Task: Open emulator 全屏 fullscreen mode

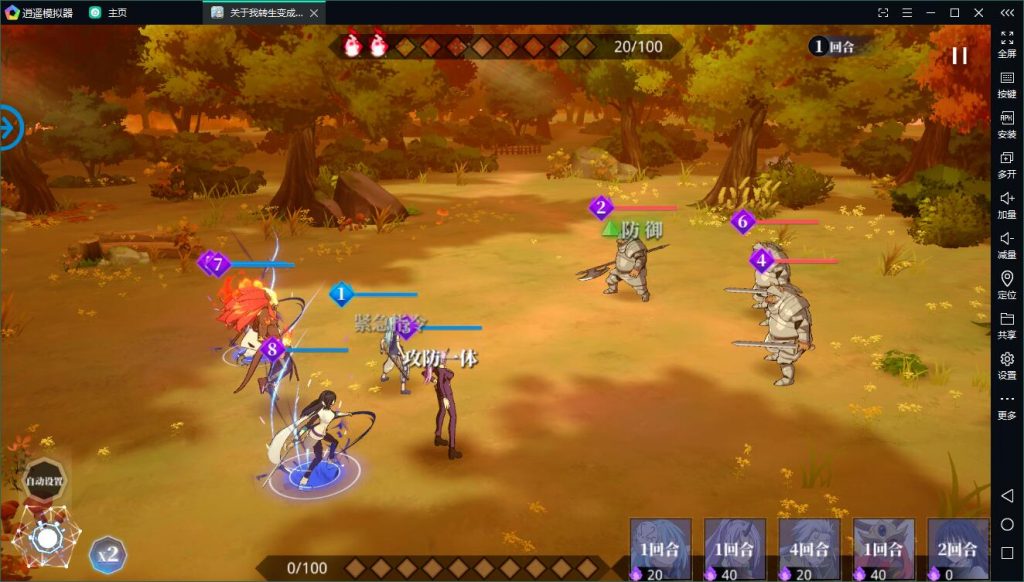Action: pyautogui.click(x=1006, y=42)
